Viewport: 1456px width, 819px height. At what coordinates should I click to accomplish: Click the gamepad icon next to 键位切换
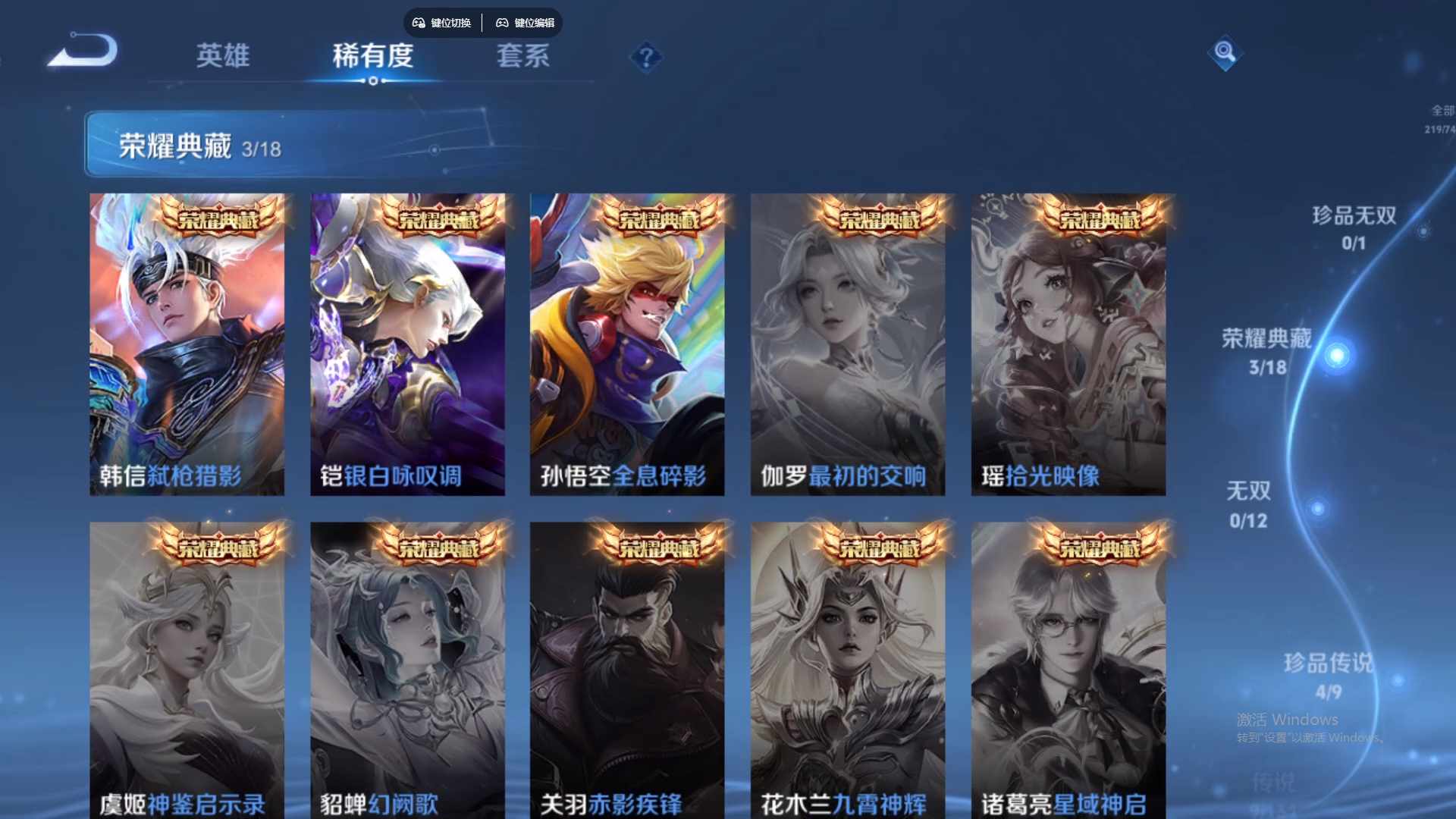418,23
